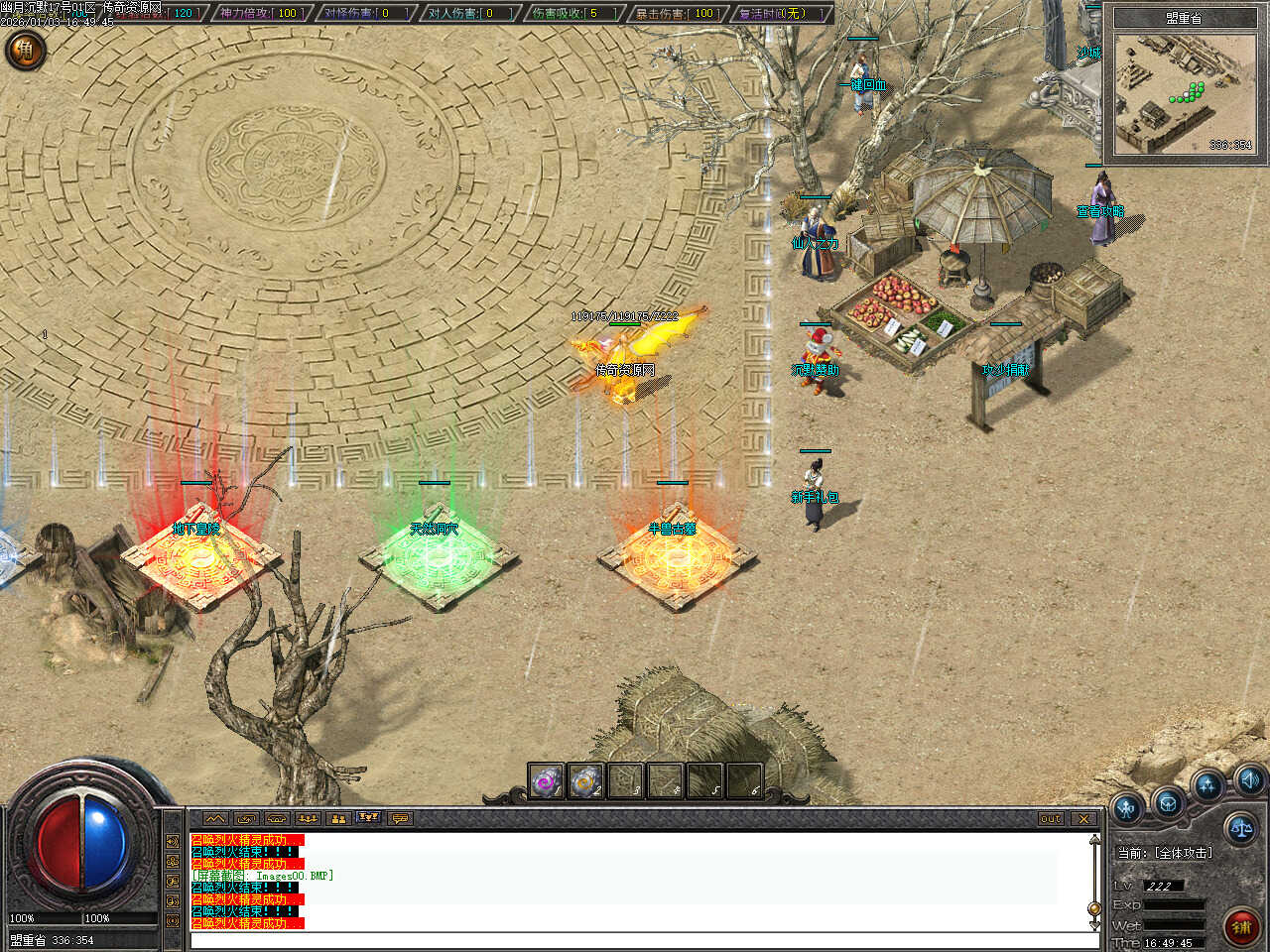This screenshot has width=1270, height=952.
Task: Open the balance scales trade icon
Action: 1240,827
